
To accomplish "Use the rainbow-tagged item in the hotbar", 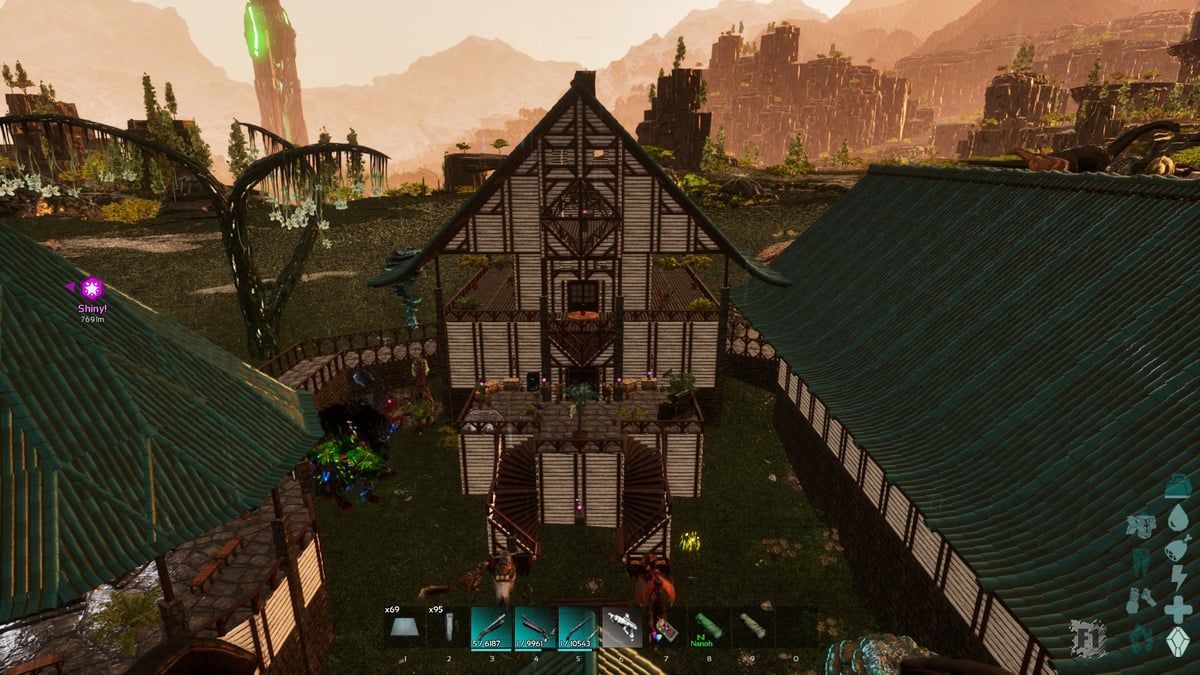I will (665, 627).
